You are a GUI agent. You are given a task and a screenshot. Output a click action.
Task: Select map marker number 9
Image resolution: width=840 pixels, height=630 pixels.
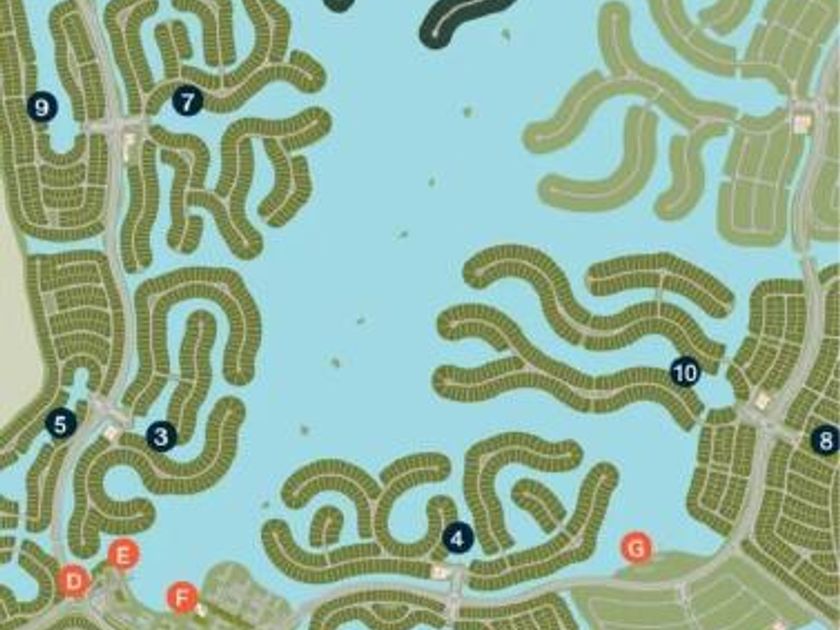tap(41, 107)
